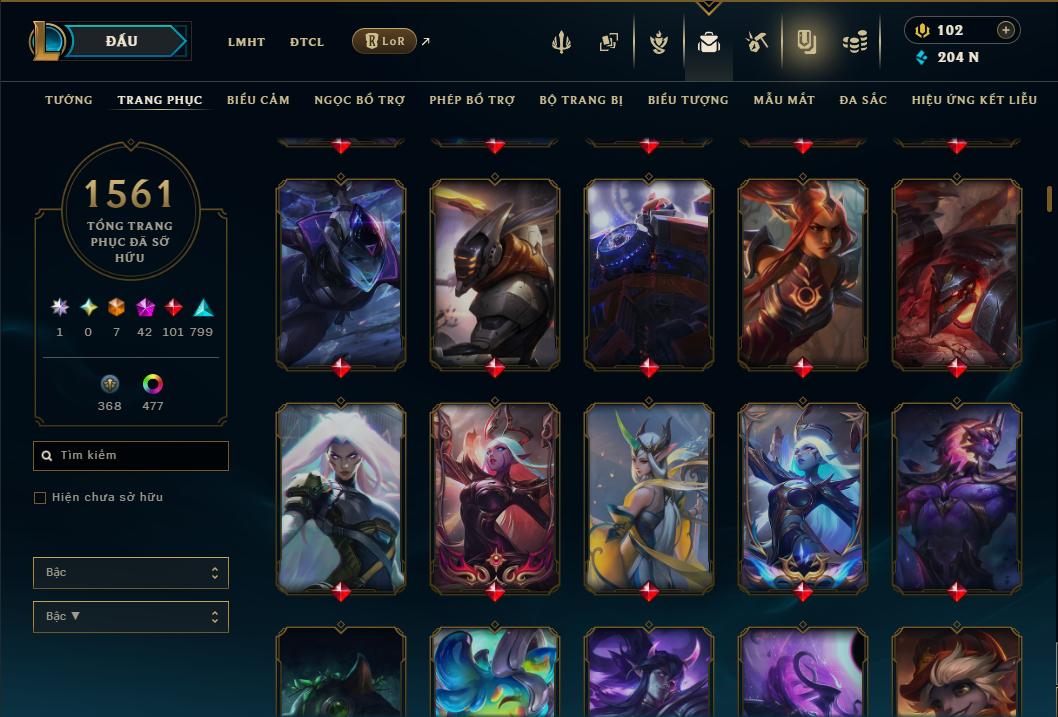This screenshot has height=717, width=1058.
Task: Open the Bậc ▼ sorting dropdown
Action: tap(131, 617)
